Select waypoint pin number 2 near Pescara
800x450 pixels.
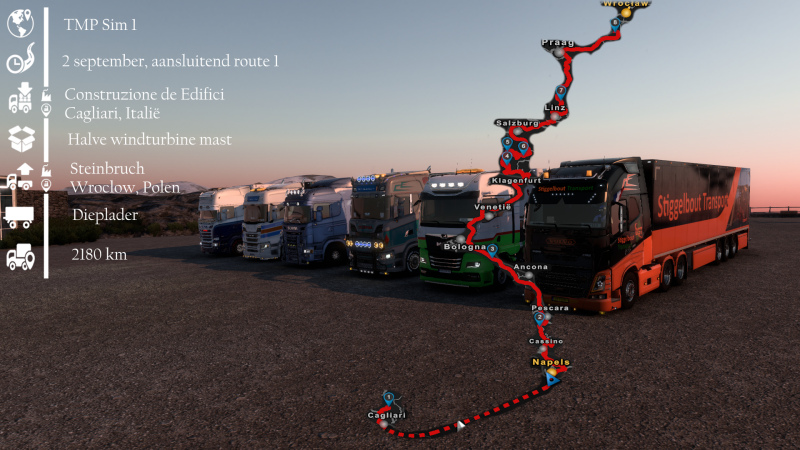tap(540, 317)
